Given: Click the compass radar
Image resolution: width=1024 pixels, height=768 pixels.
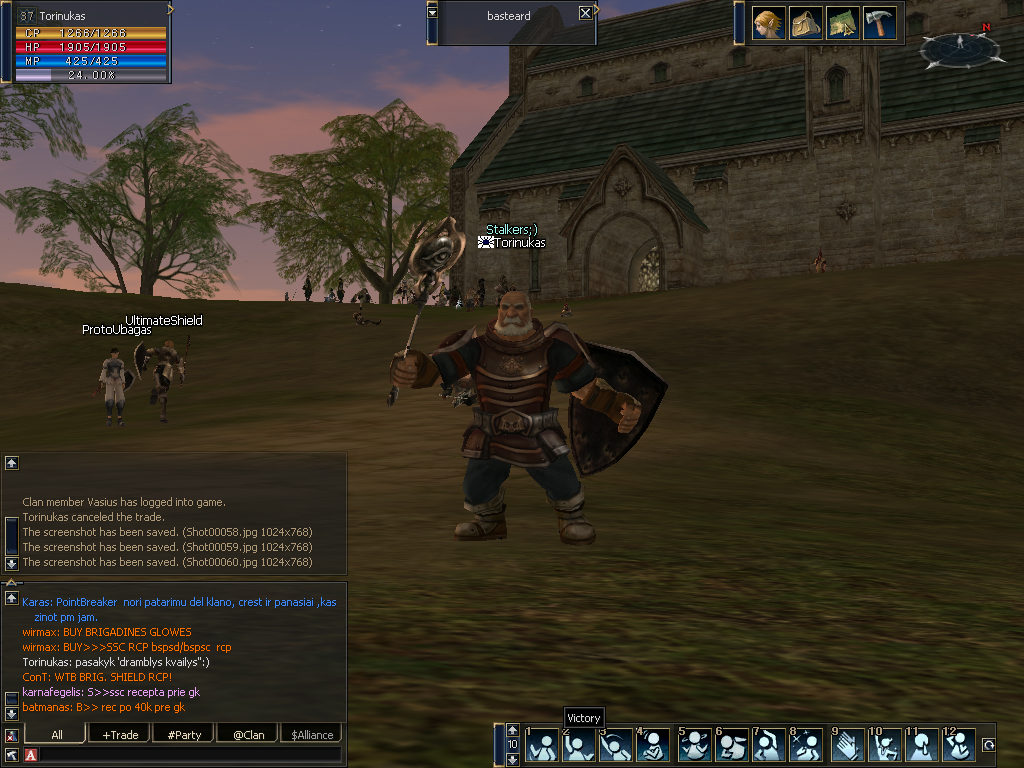Looking at the screenshot, I should point(960,46).
